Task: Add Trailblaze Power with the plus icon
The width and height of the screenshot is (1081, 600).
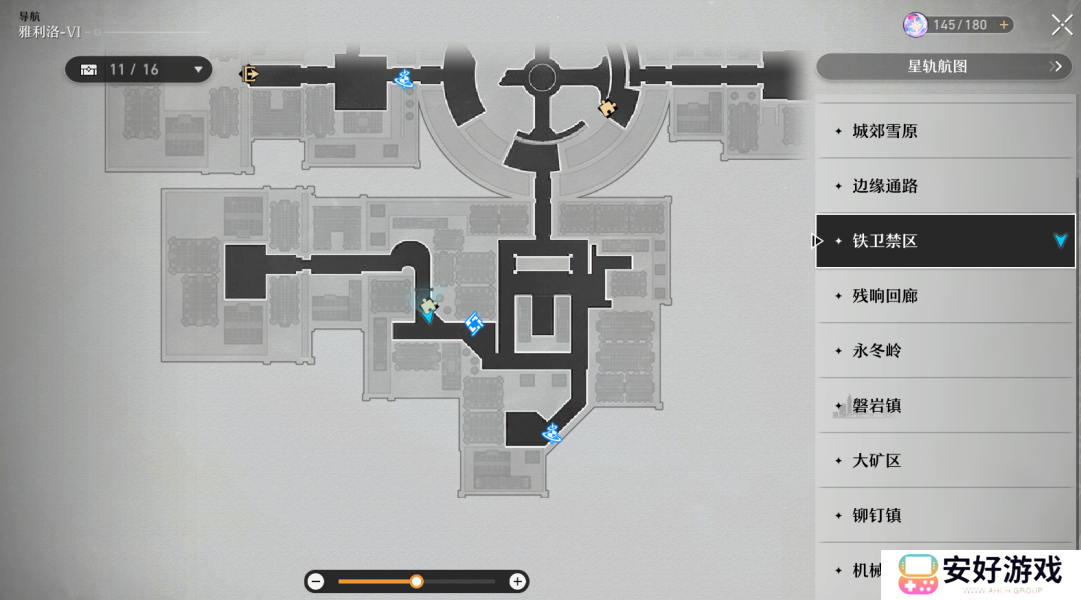Action: (1004, 25)
